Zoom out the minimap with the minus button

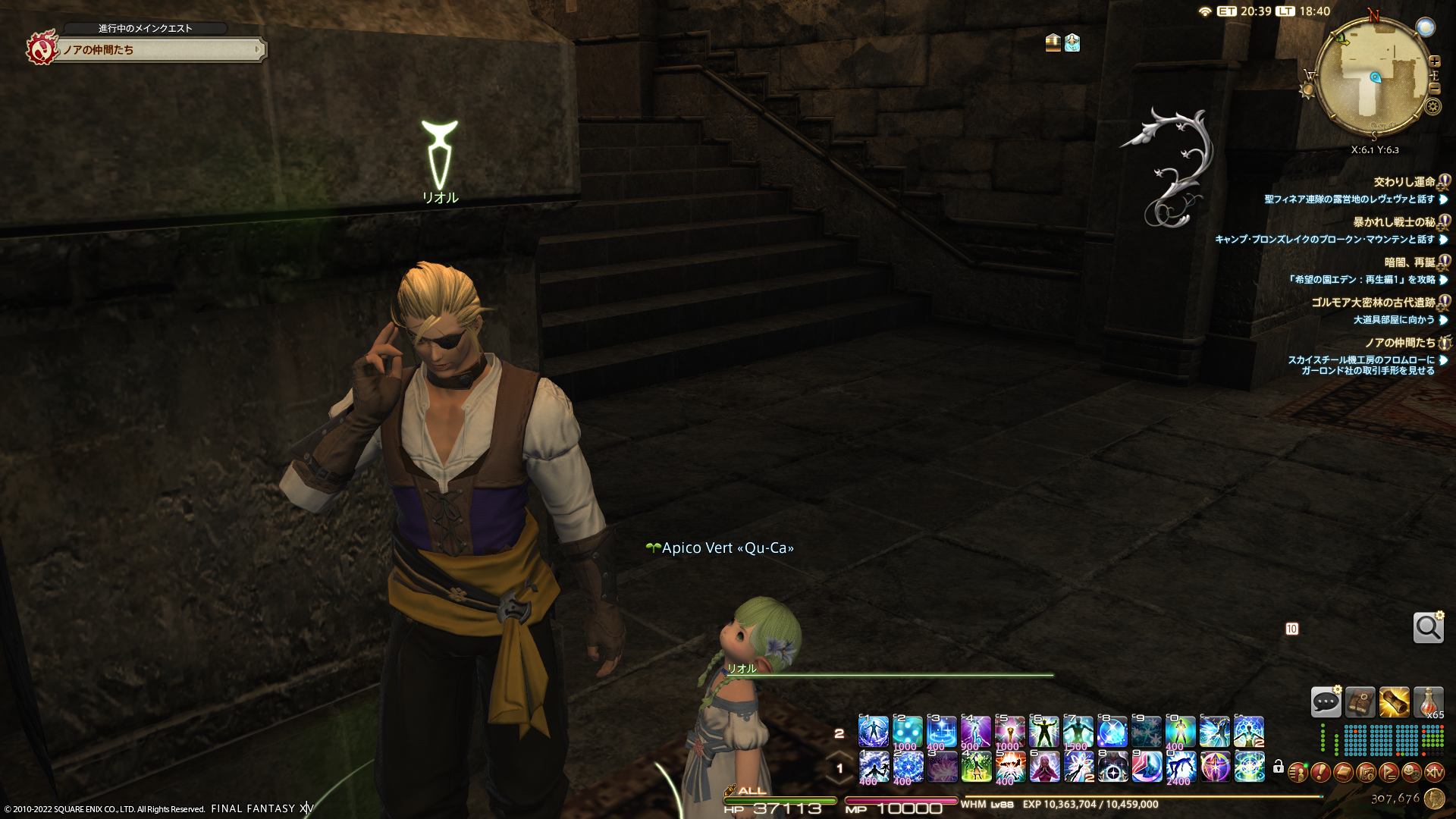pyautogui.click(x=1434, y=89)
